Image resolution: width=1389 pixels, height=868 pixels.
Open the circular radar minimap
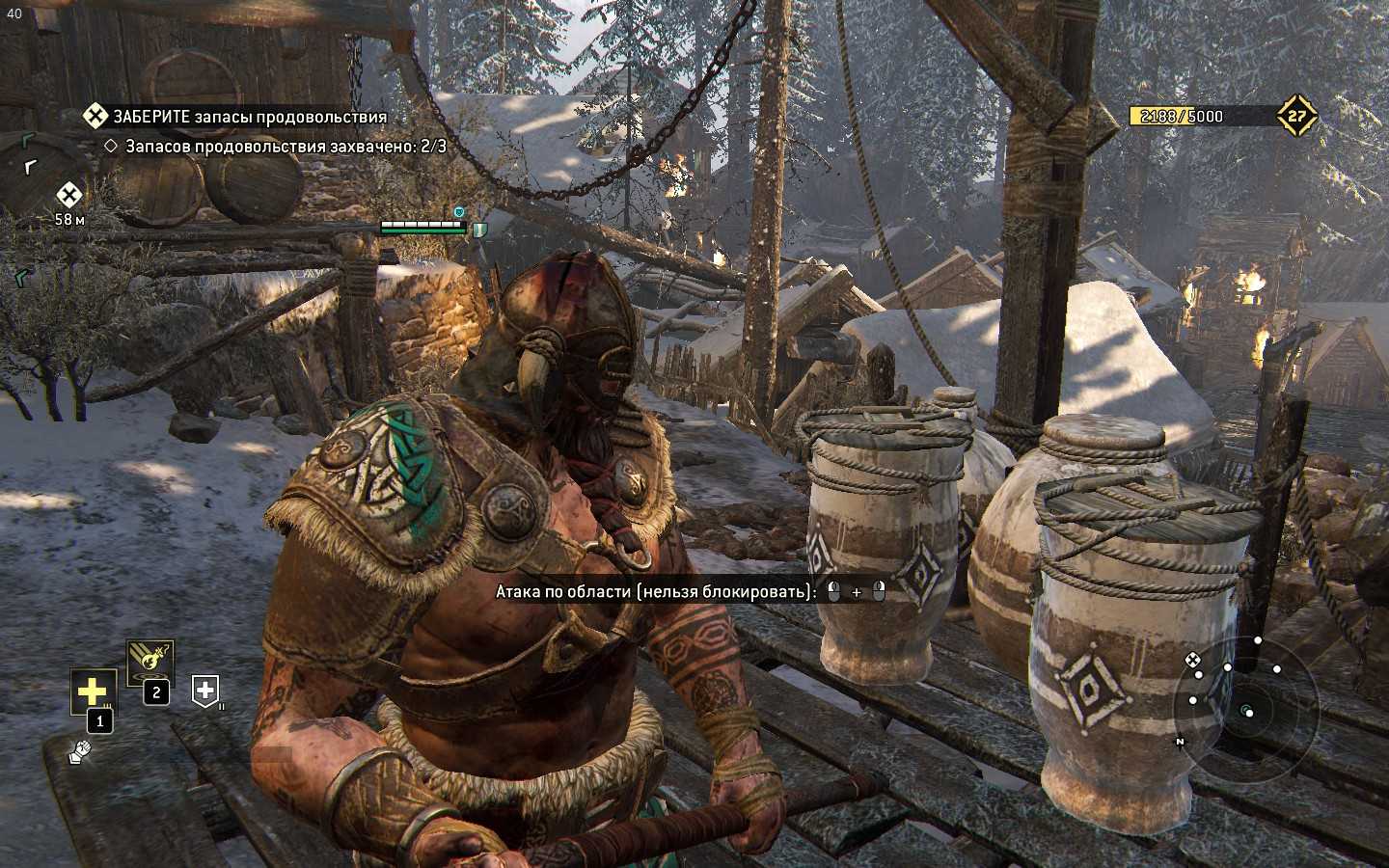click(x=1245, y=710)
